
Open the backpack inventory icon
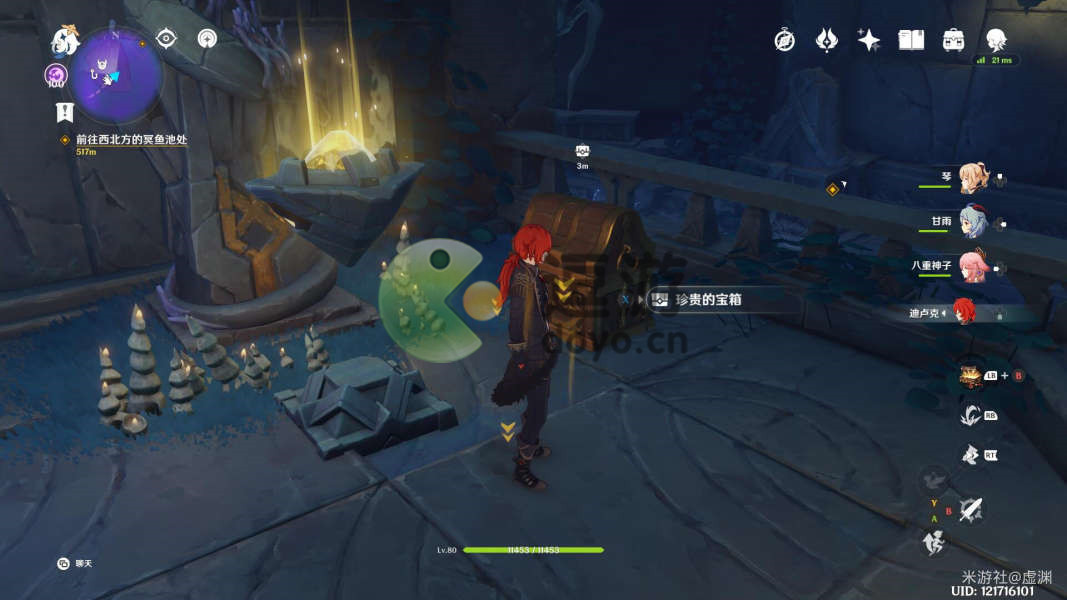pos(953,40)
